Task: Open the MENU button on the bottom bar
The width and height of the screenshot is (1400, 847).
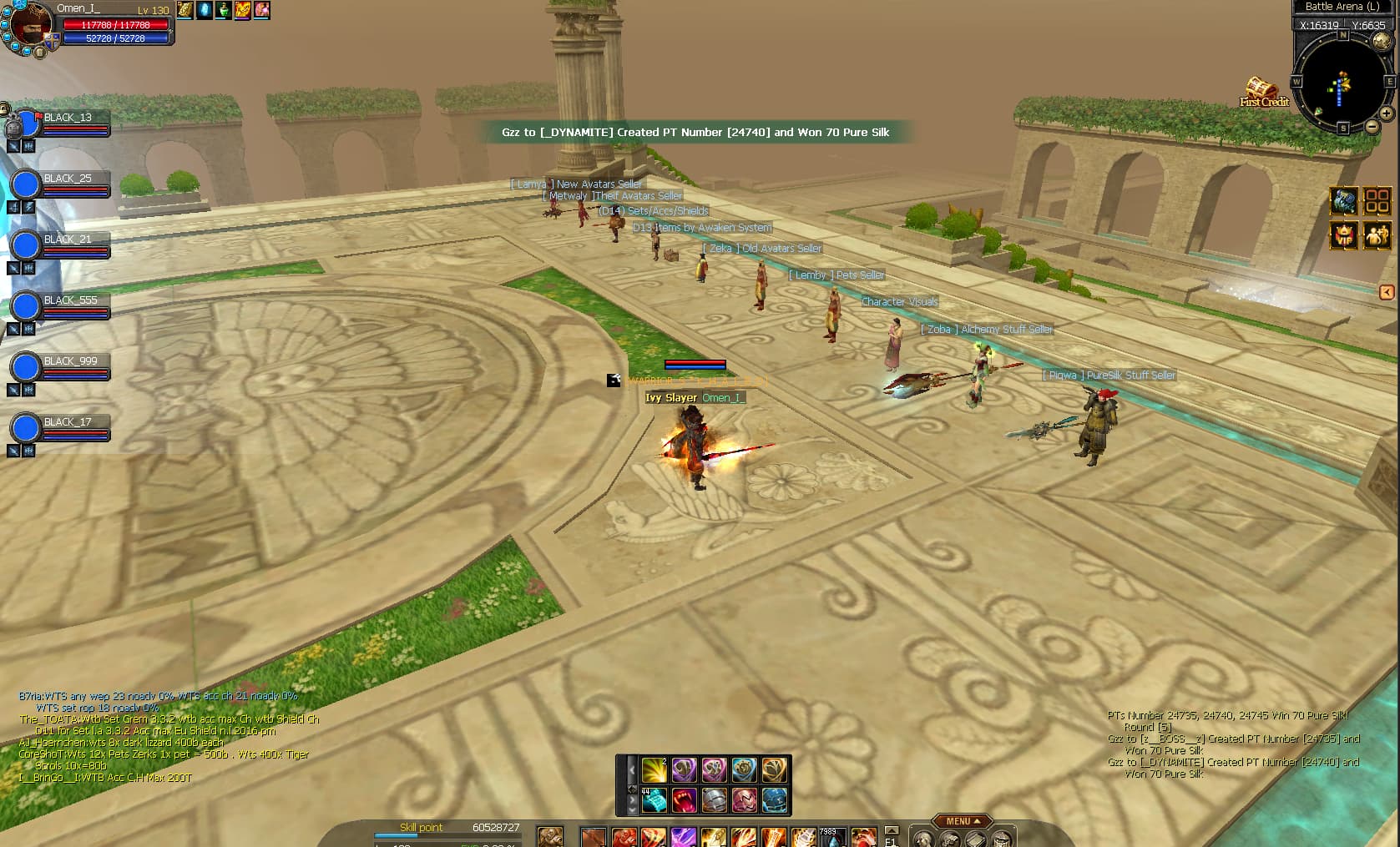Action: (x=962, y=821)
